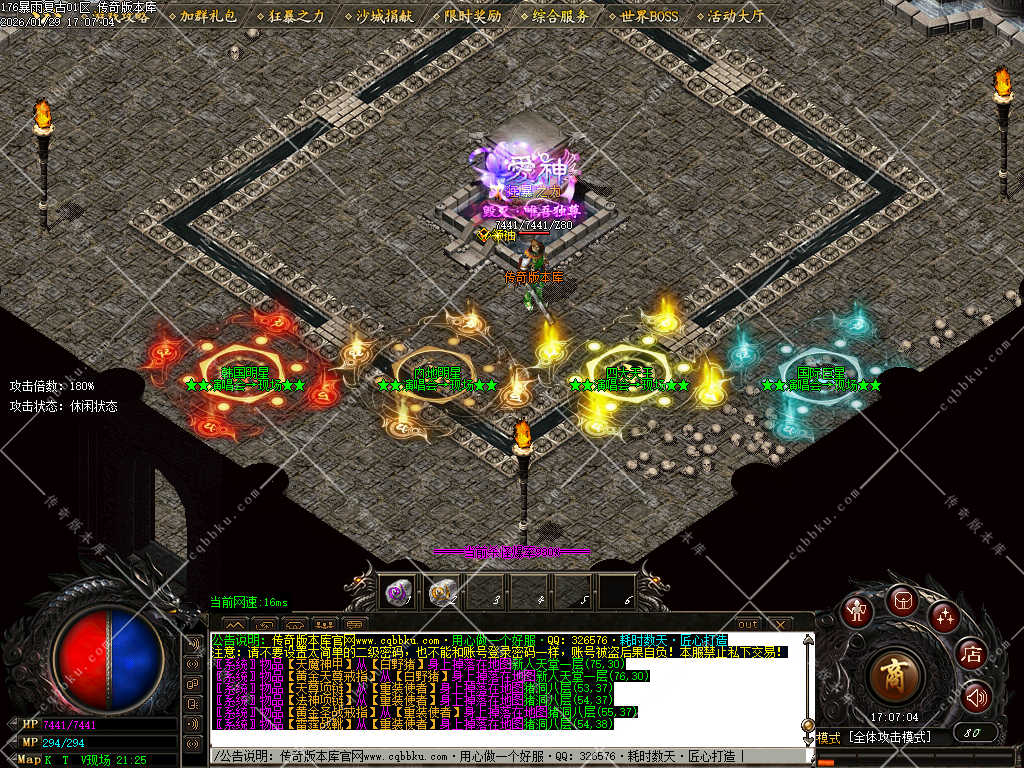Click the chat input field
Image resolution: width=1024 pixels, height=768 pixels.
500,757
